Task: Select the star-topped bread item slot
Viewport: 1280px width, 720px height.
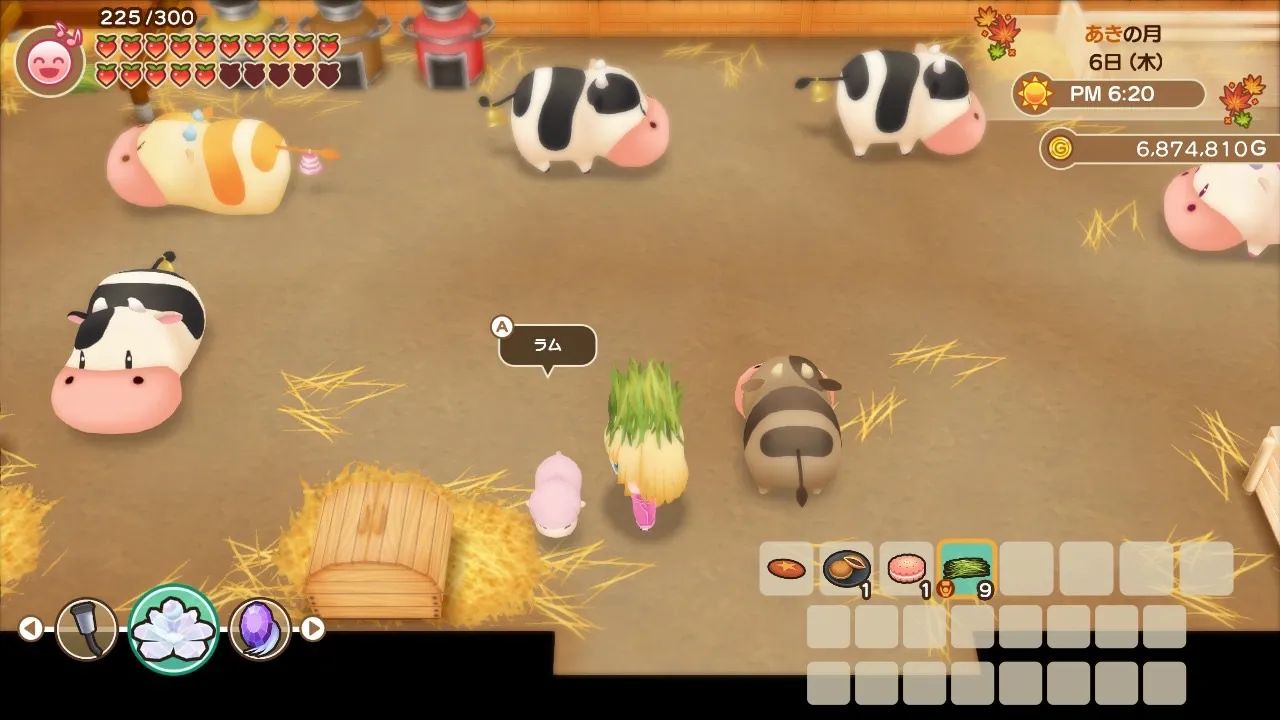Action: tap(786, 569)
